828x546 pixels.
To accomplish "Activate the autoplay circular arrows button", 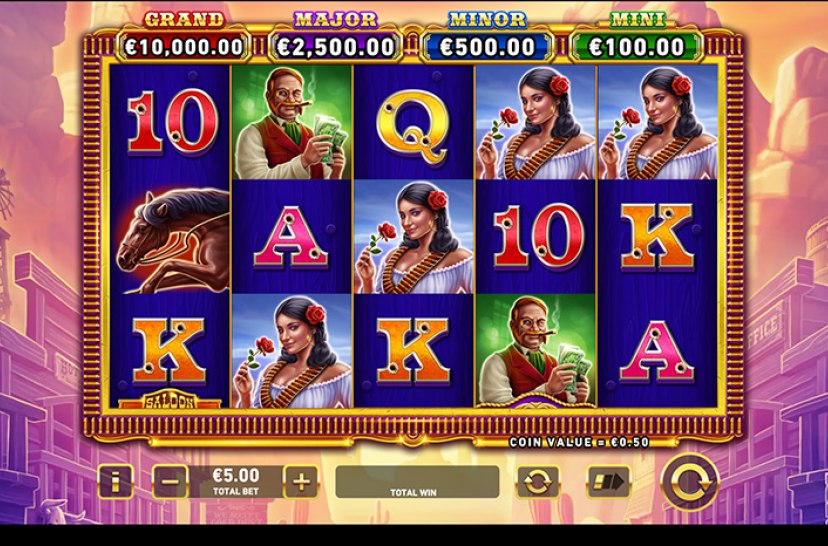I will point(538,482).
